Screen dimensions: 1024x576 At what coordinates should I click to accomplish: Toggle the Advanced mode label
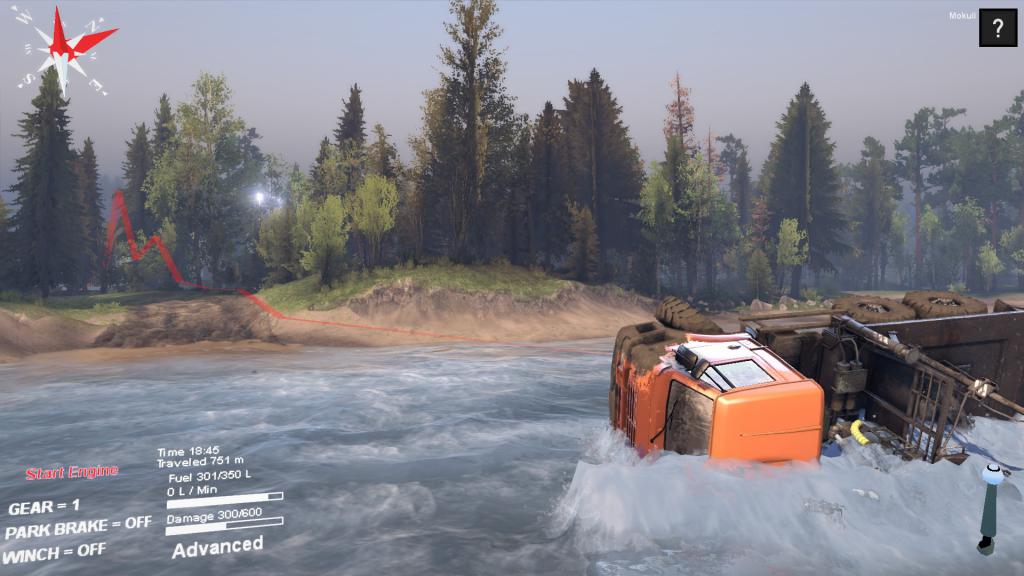click(217, 546)
